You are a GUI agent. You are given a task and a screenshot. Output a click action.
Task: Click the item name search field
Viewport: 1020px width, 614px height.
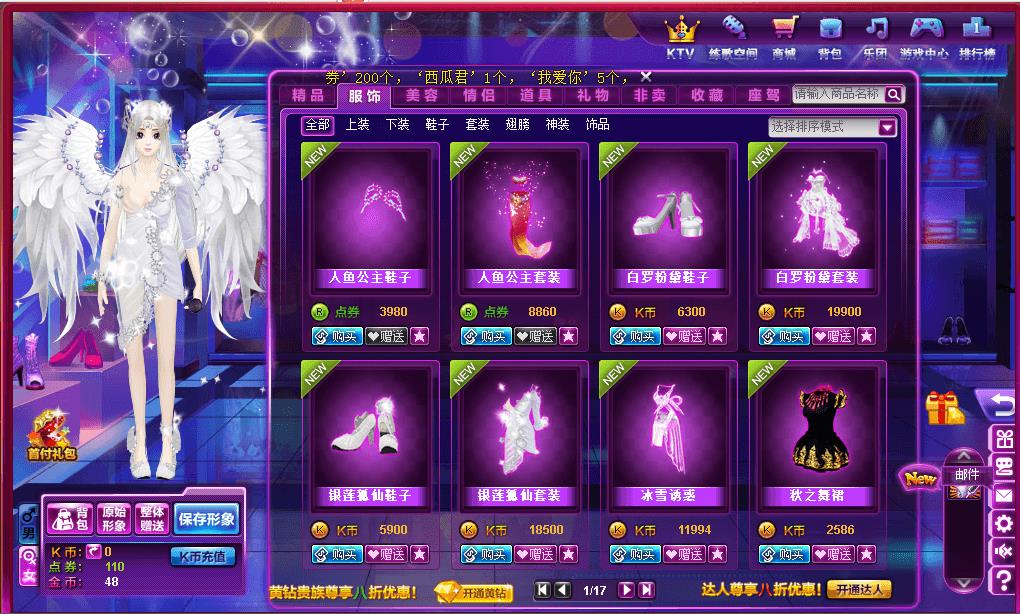pyautogui.click(x=837, y=94)
